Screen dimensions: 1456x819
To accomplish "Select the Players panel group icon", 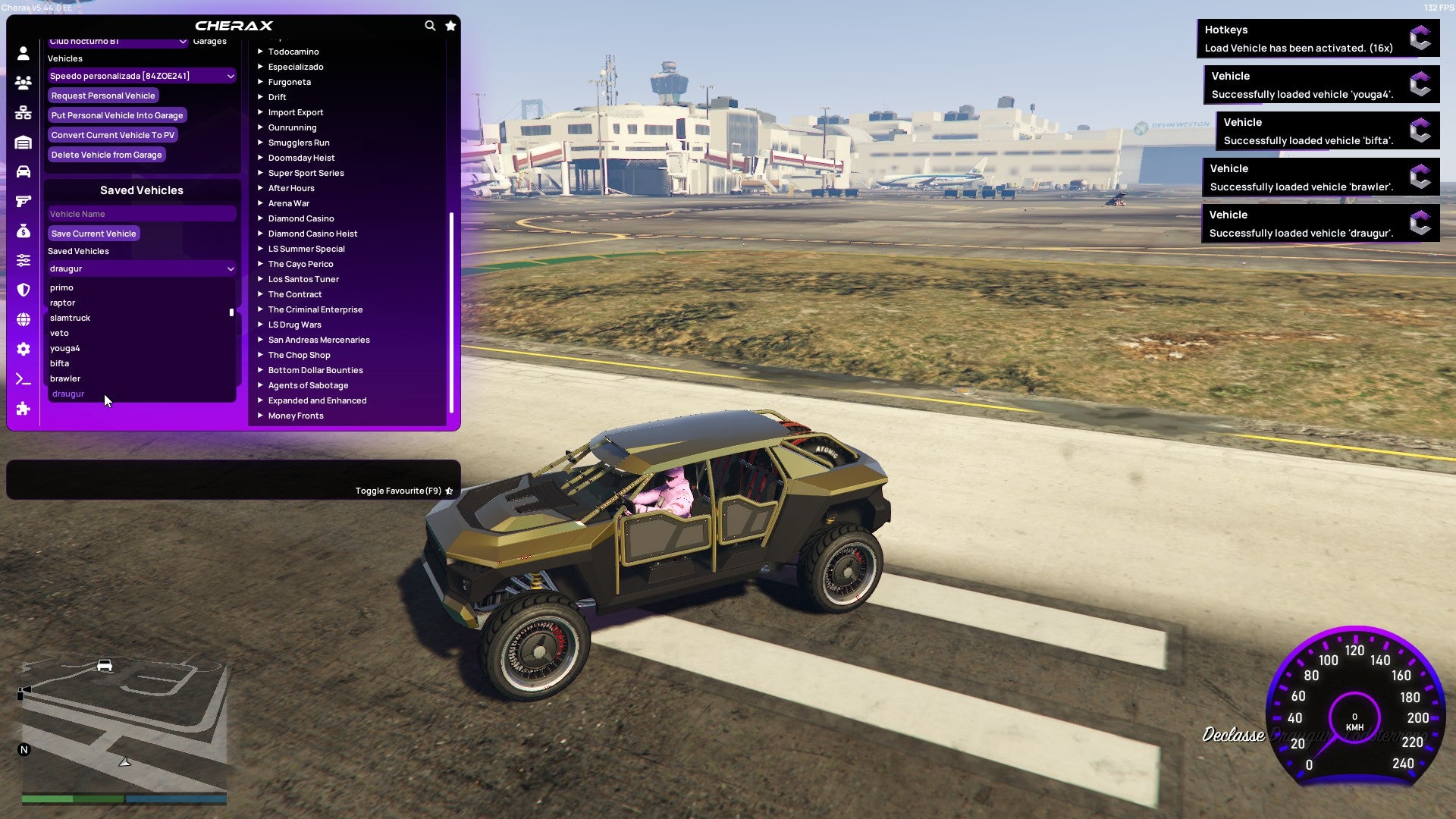I will click(x=23, y=83).
